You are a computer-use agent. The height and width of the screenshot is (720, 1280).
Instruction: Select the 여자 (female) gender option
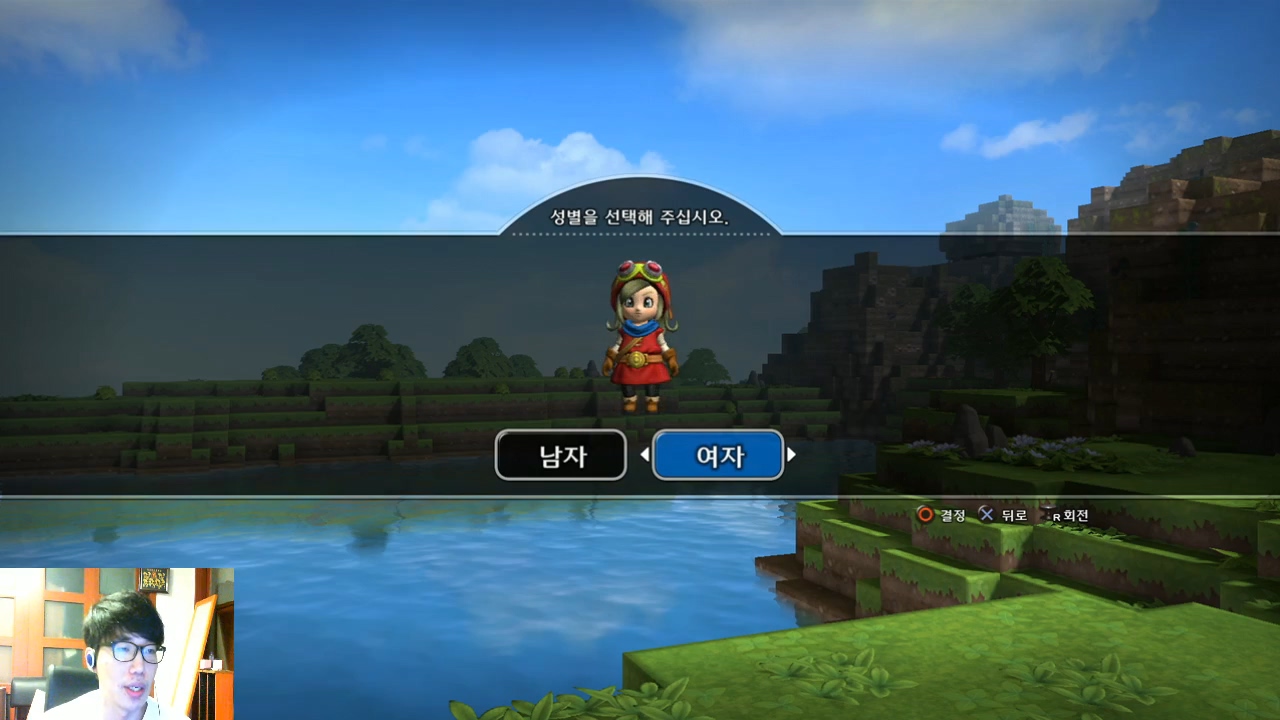718,456
